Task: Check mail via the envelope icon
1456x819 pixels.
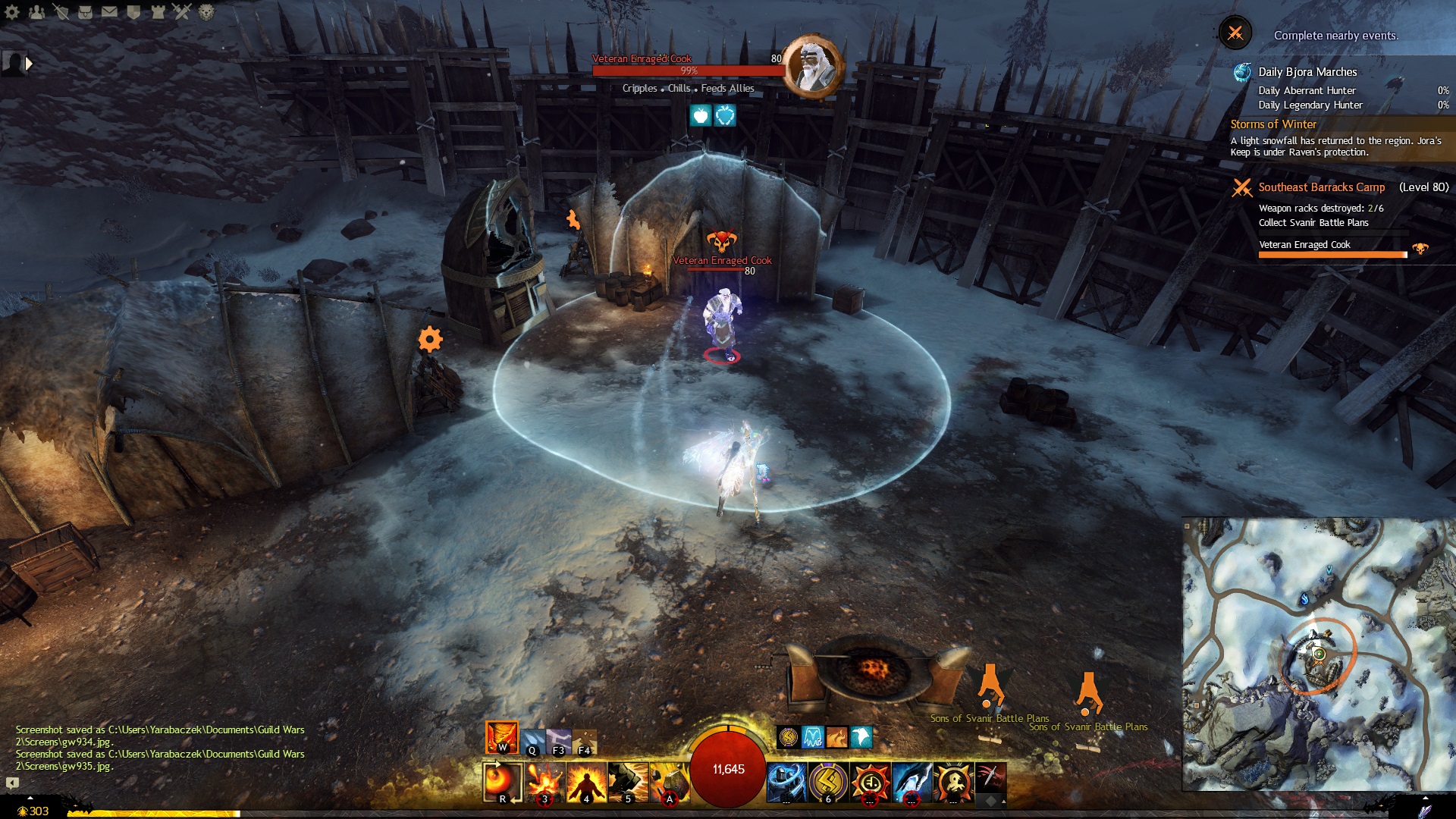Action: click(110, 11)
